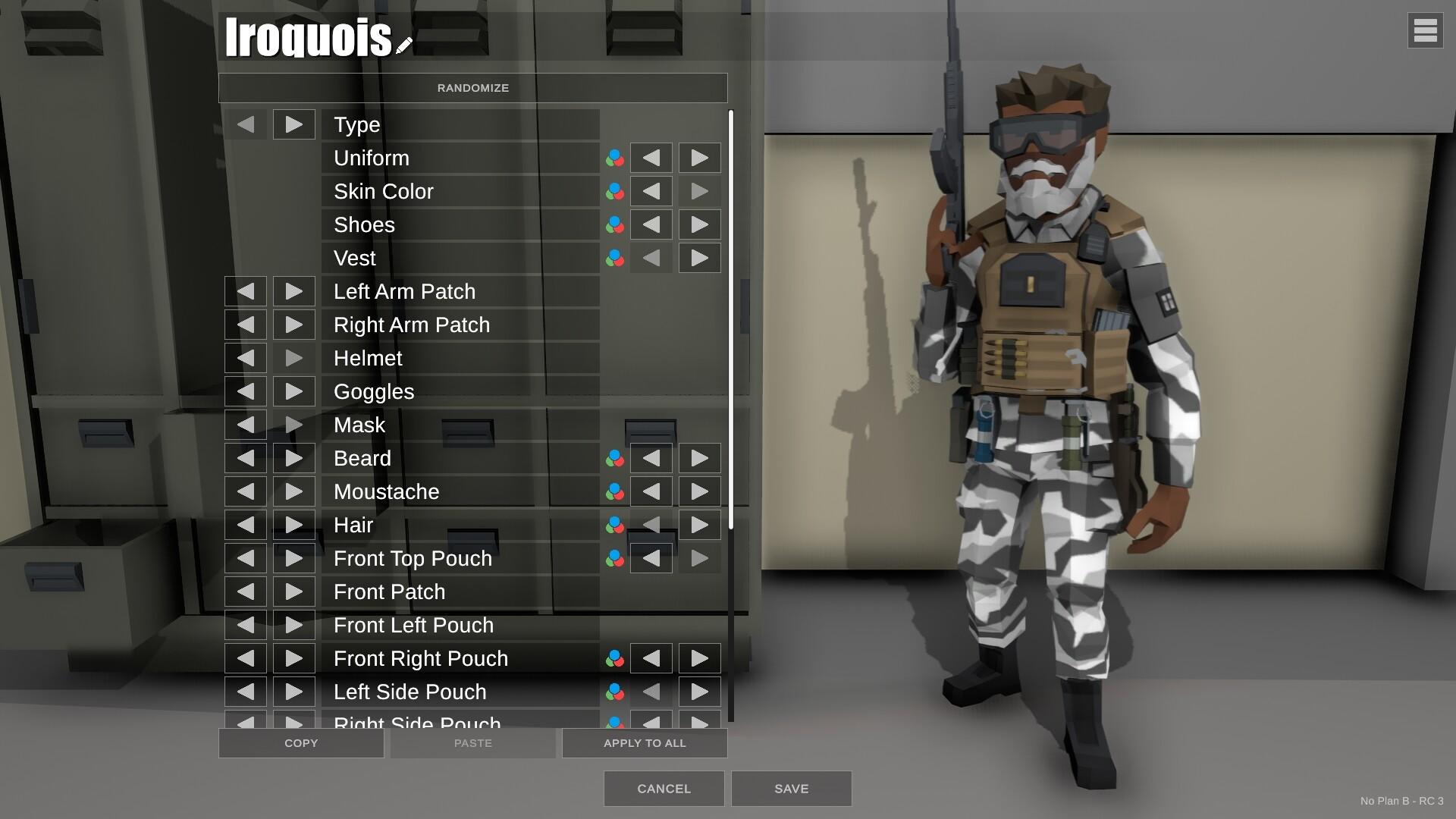The height and width of the screenshot is (819, 1456).
Task: Open the Beard color picker icon
Action: point(614,458)
